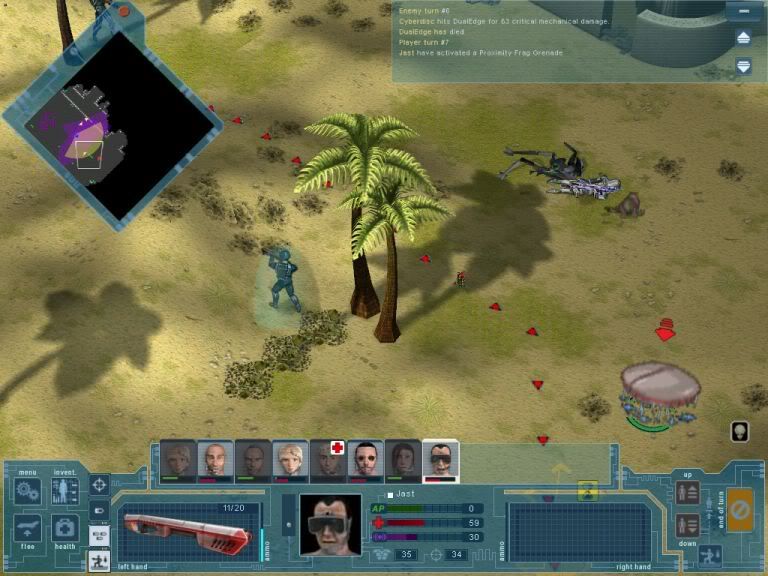Viewport: 768px width, 576px height.
Task: Move view down one level
Action: click(687, 524)
